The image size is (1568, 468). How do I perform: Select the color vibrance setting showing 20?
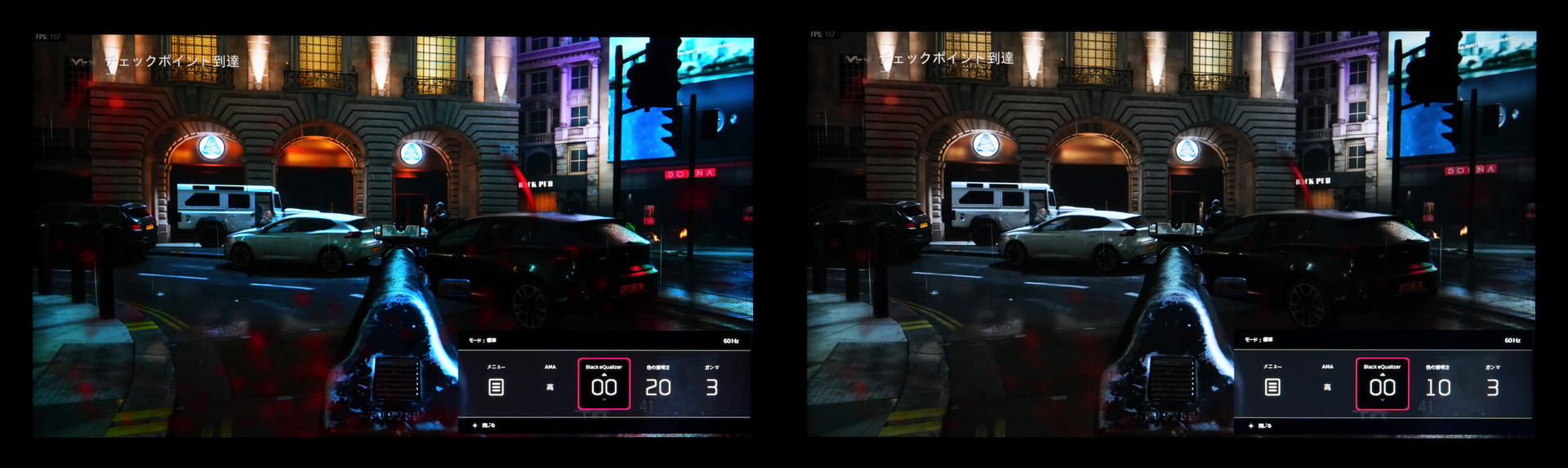[x=657, y=386]
